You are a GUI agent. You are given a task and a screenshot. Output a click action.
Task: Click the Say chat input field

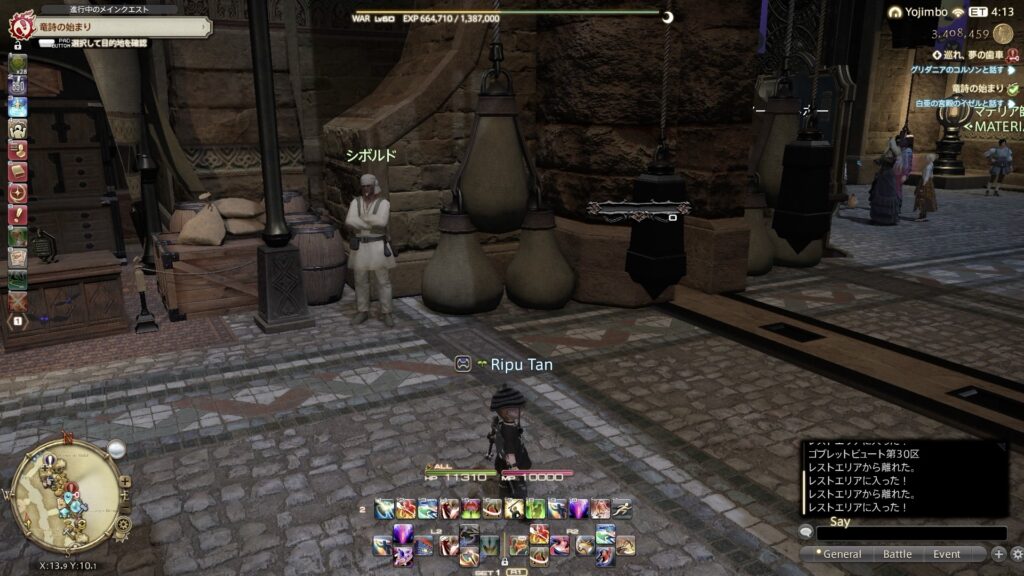(x=910, y=534)
